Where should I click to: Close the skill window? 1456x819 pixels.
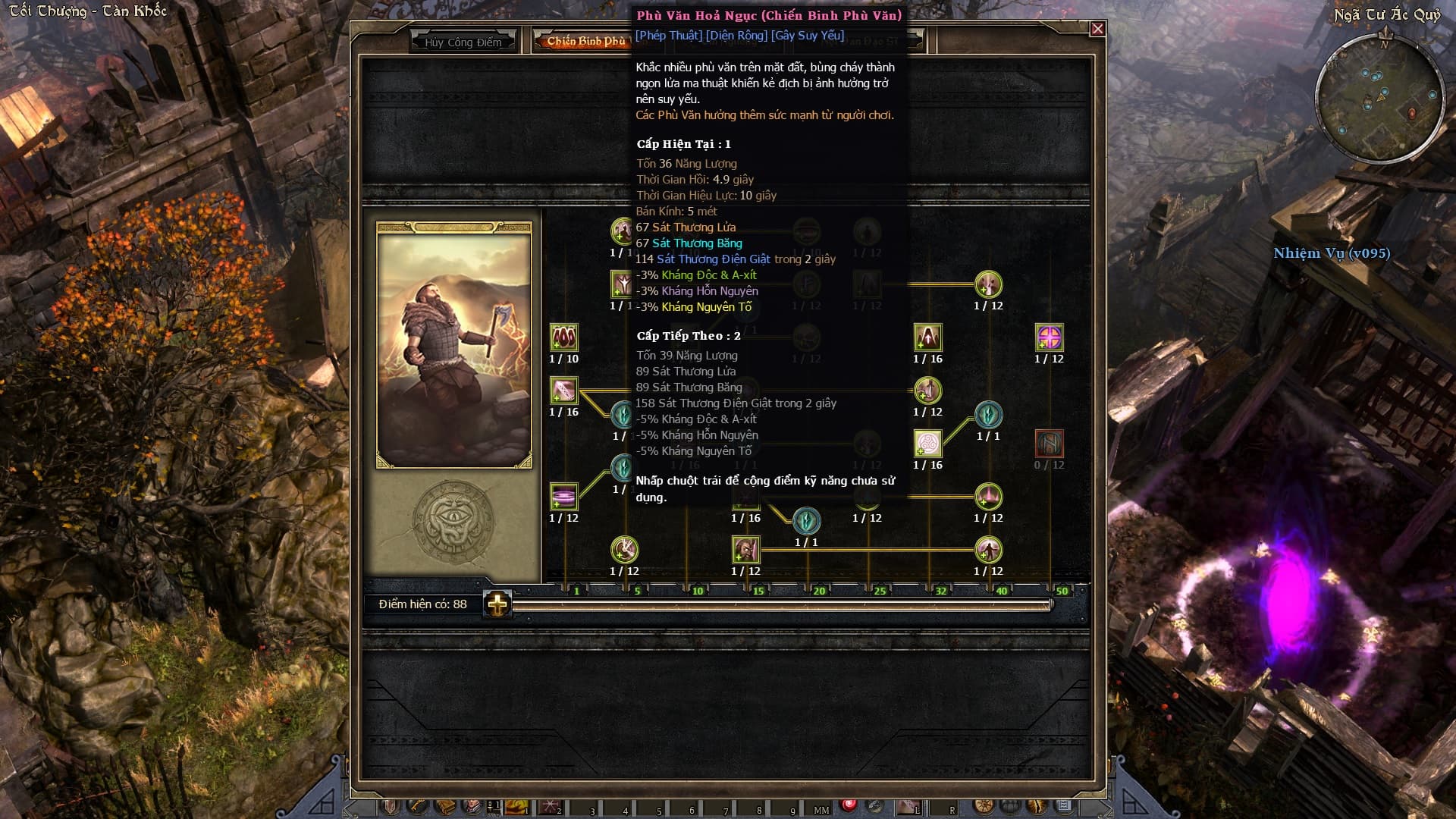click(1097, 30)
